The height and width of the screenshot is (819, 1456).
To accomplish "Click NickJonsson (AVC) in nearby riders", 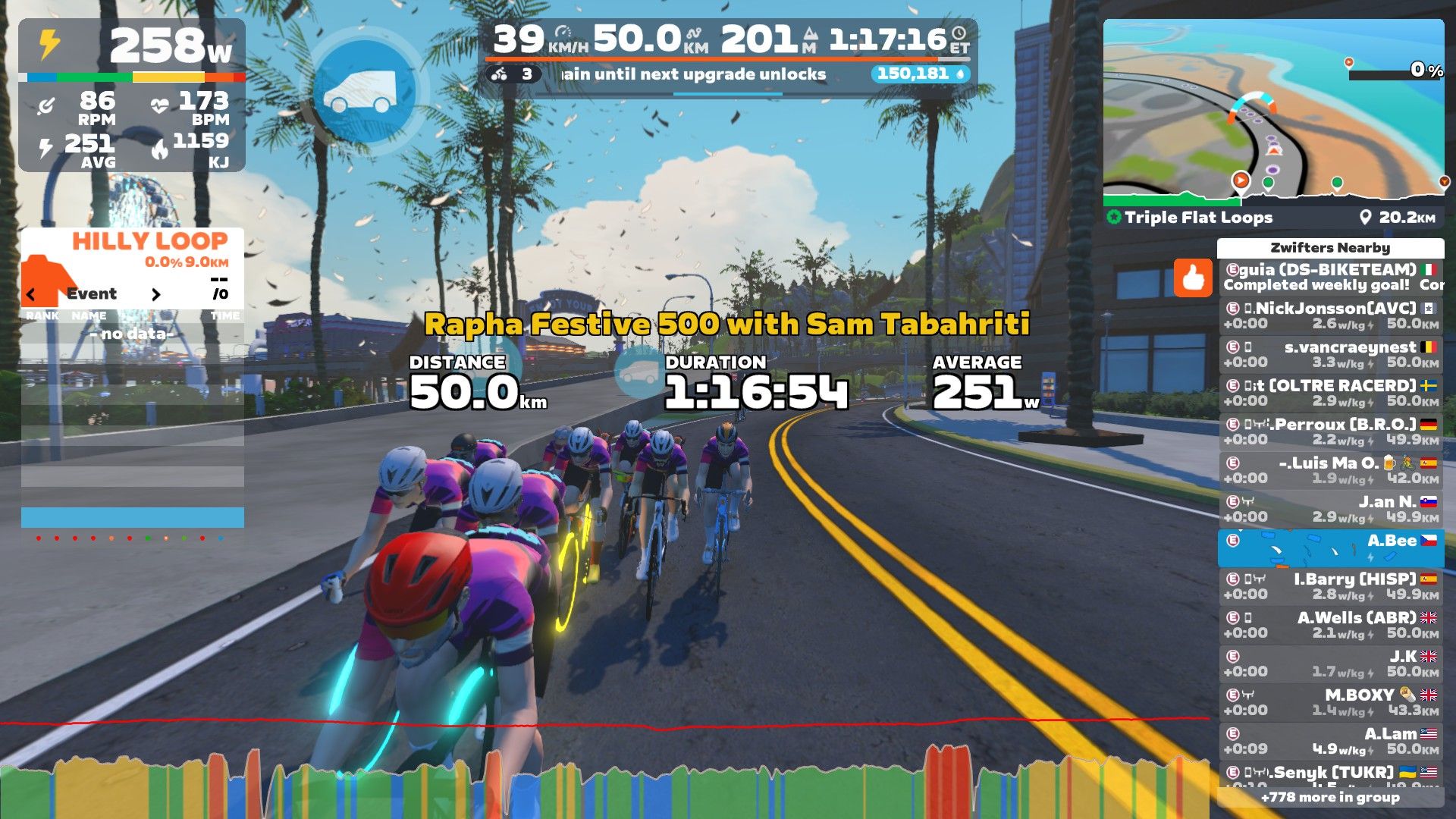I will pos(1331,315).
